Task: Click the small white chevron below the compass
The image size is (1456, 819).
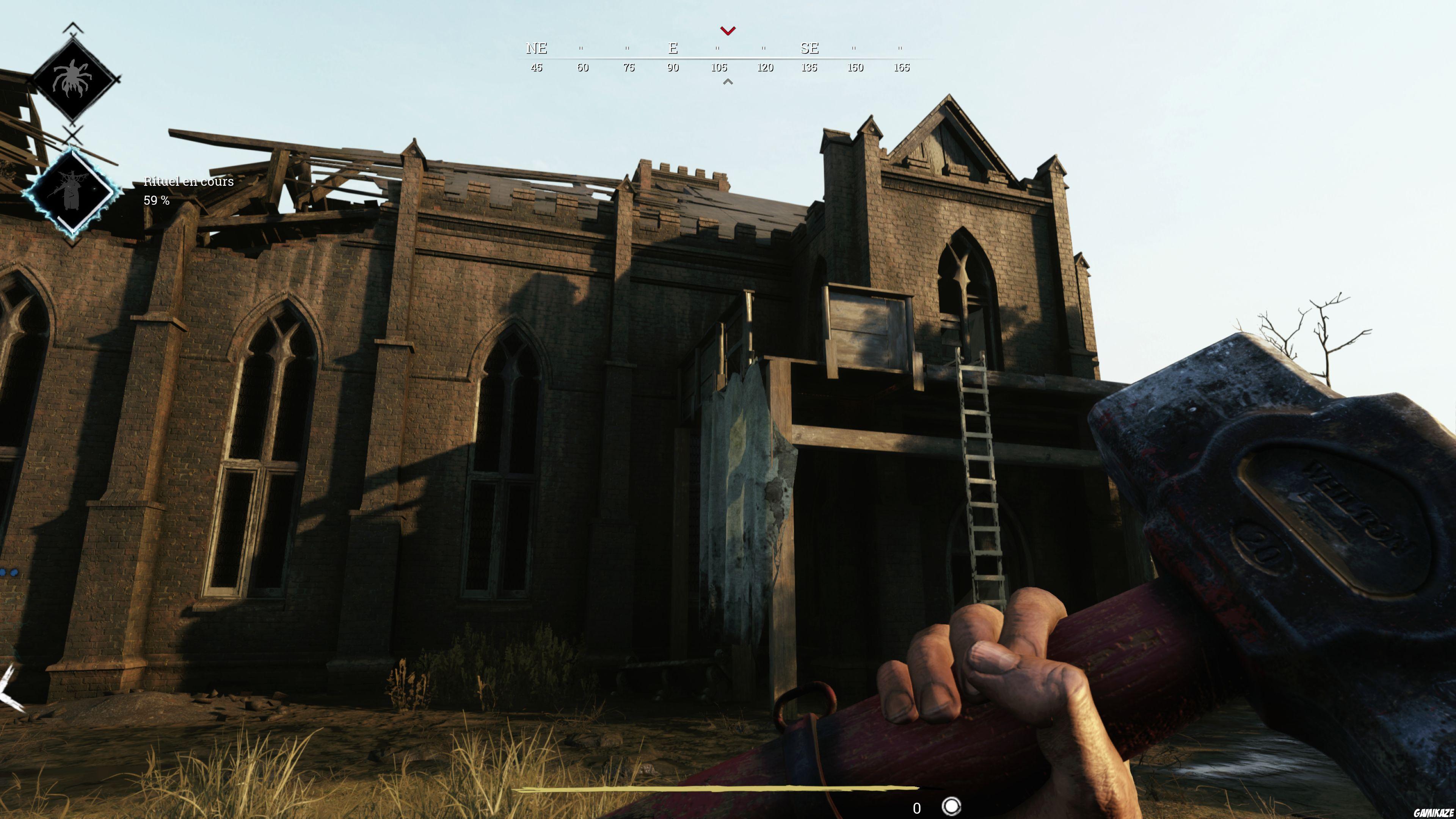Action: (728, 82)
